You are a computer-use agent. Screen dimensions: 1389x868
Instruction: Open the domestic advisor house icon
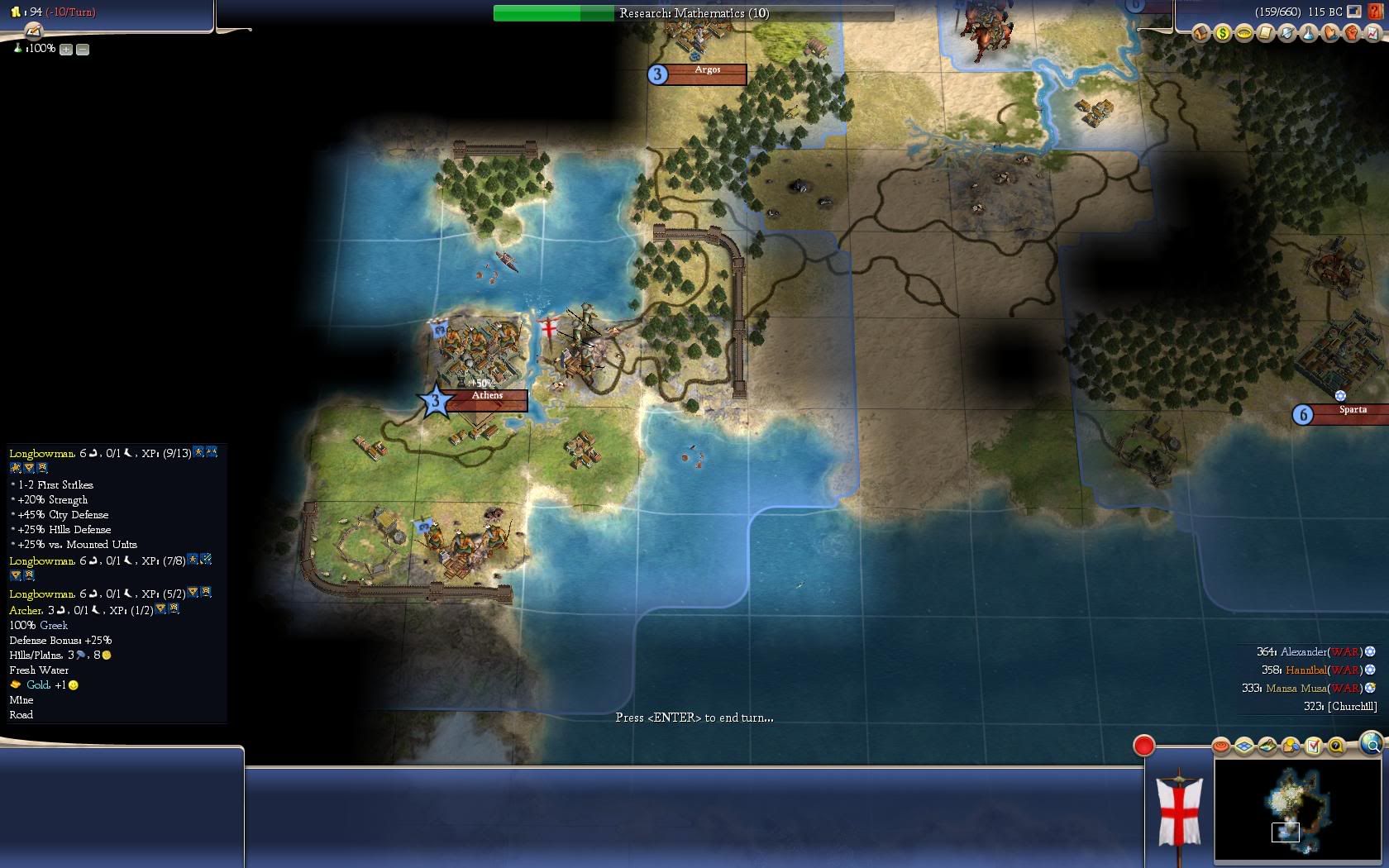[x=1200, y=33]
